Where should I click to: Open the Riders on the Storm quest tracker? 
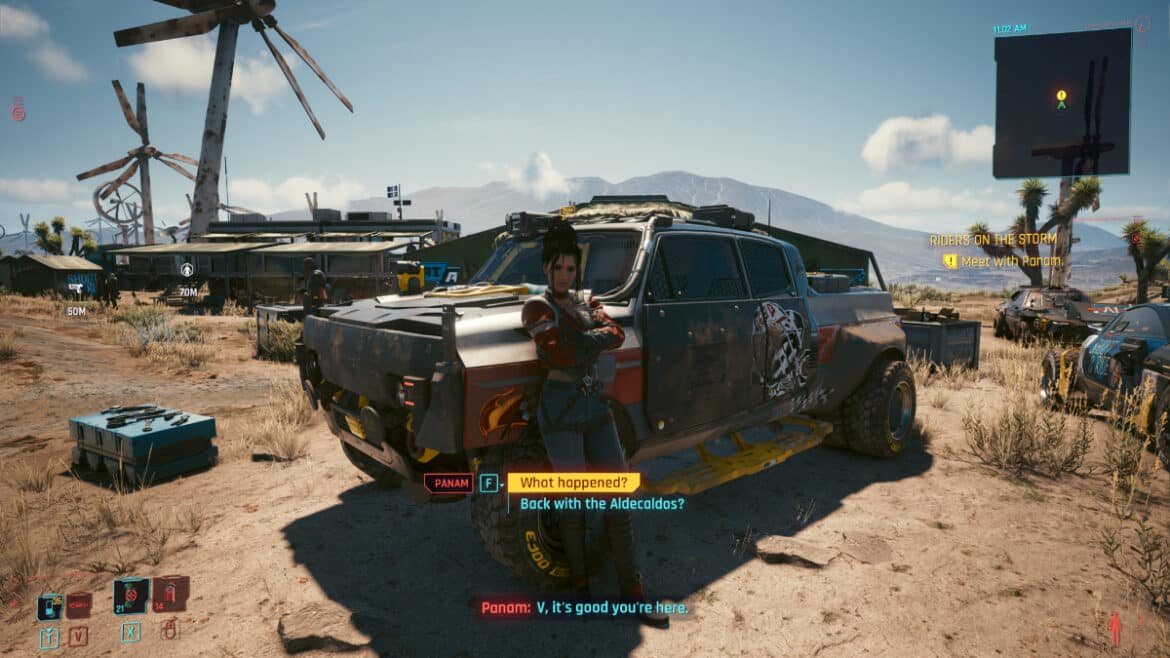tap(994, 240)
